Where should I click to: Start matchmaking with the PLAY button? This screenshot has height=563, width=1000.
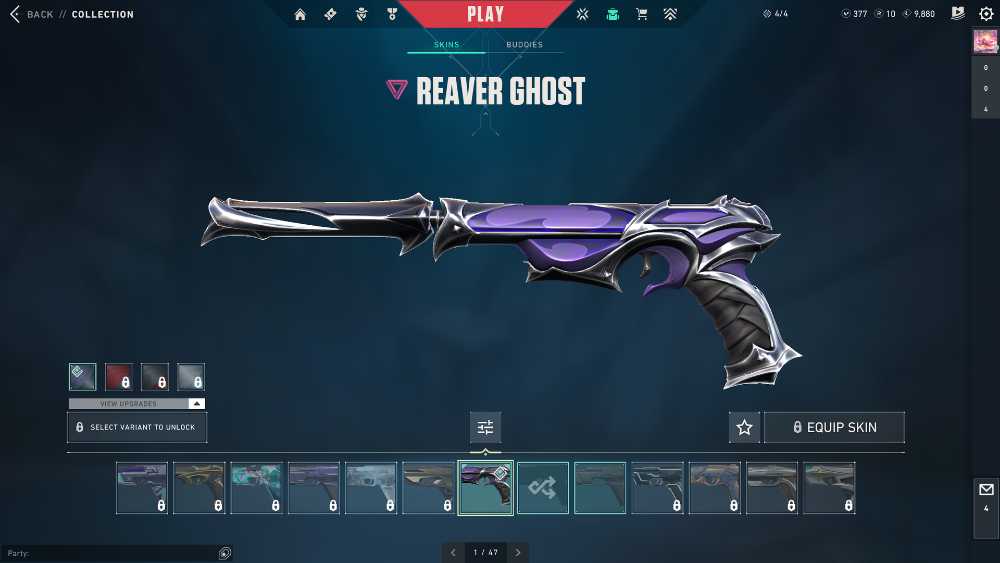[486, 14]
